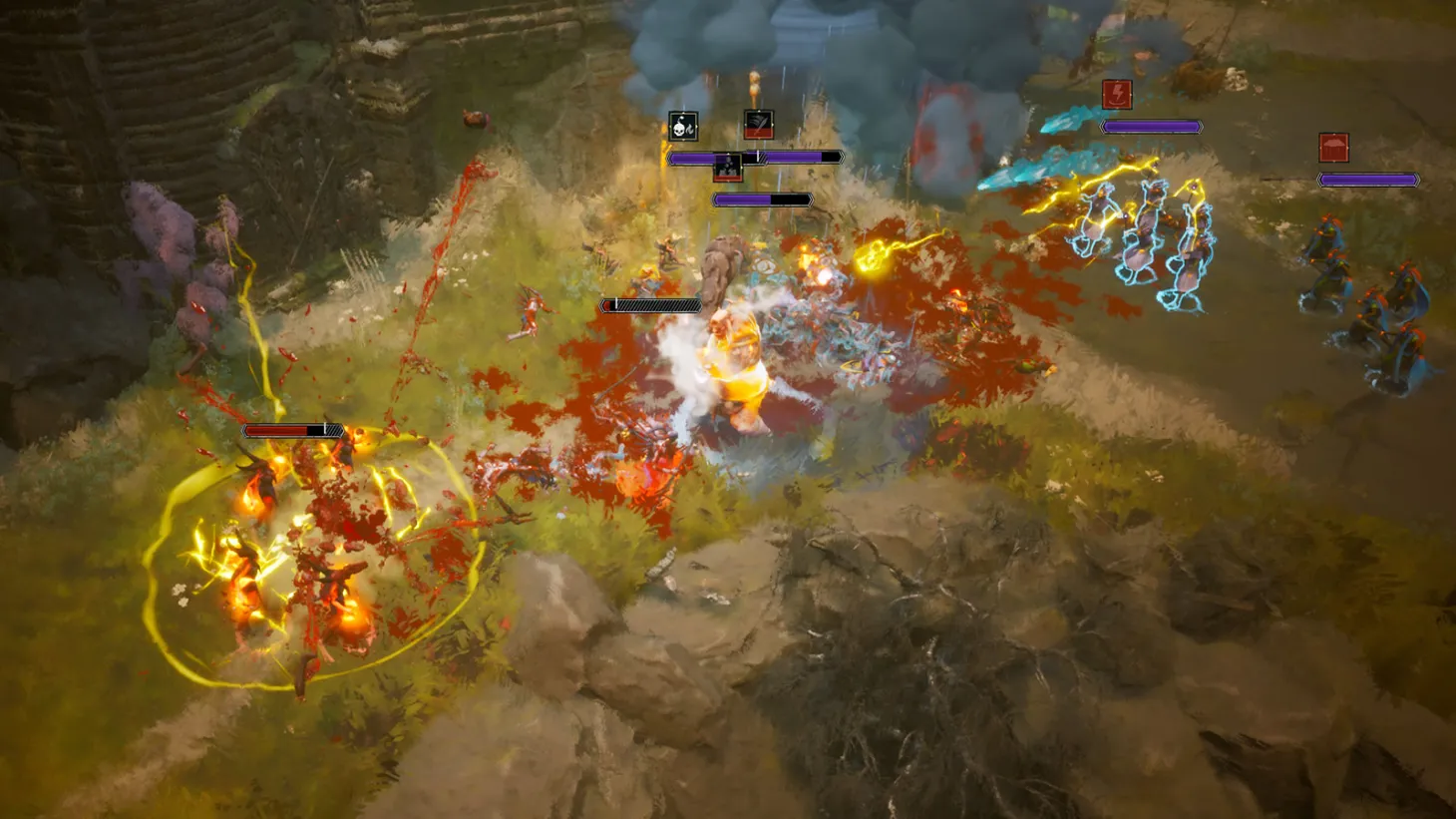Activate the skull bomb ability icon
The height and width of the screenshot is (819, 1456).
[x=682, y=125]
